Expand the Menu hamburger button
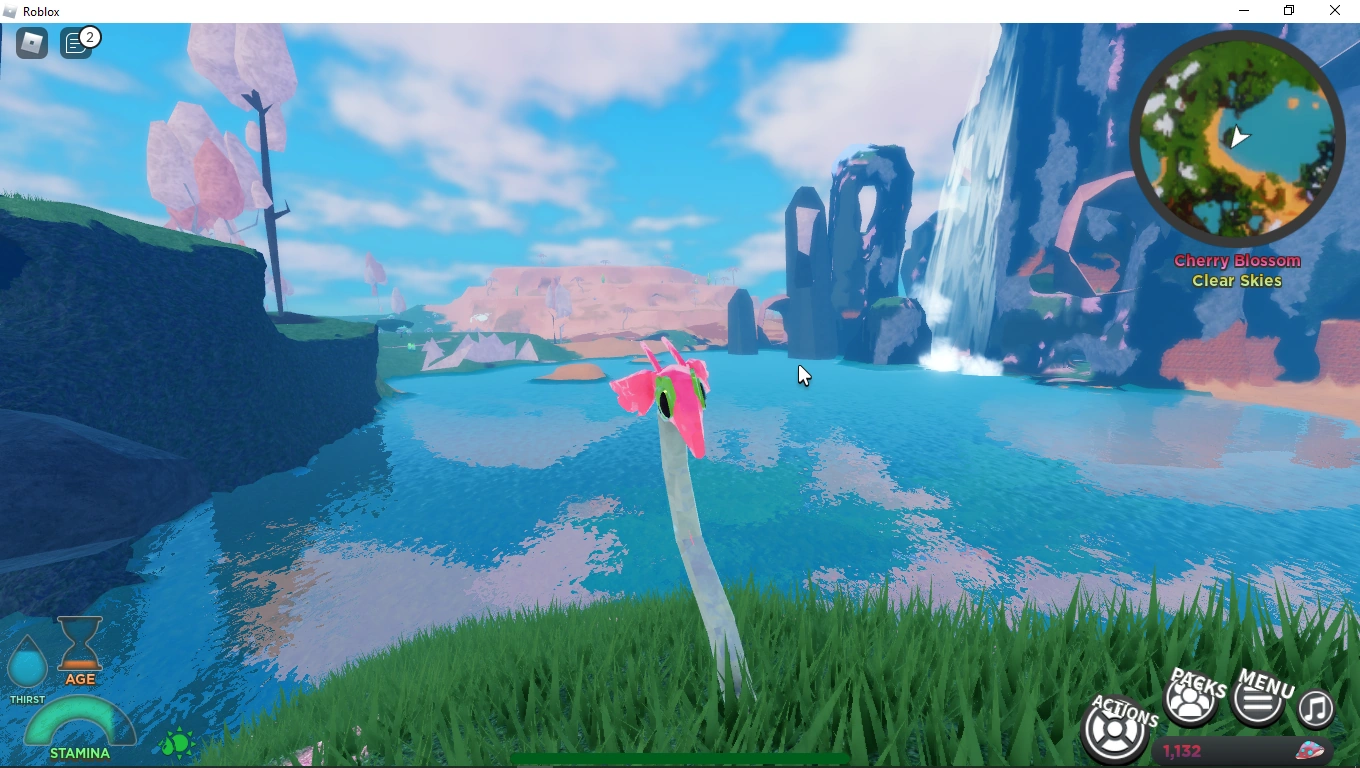The image size is (1360, 768). click(1258, 701)
